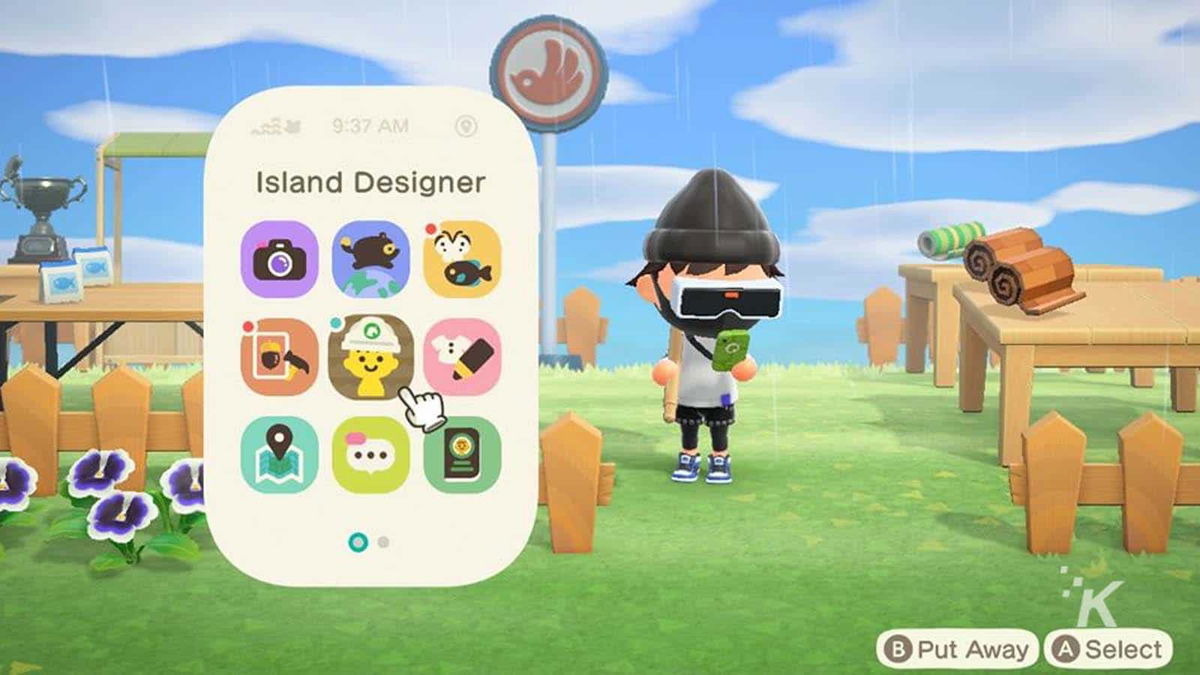The height and width of the screenshot is (675, 1200).
Task: Open the Chat Log app
Action: point(371,455)
